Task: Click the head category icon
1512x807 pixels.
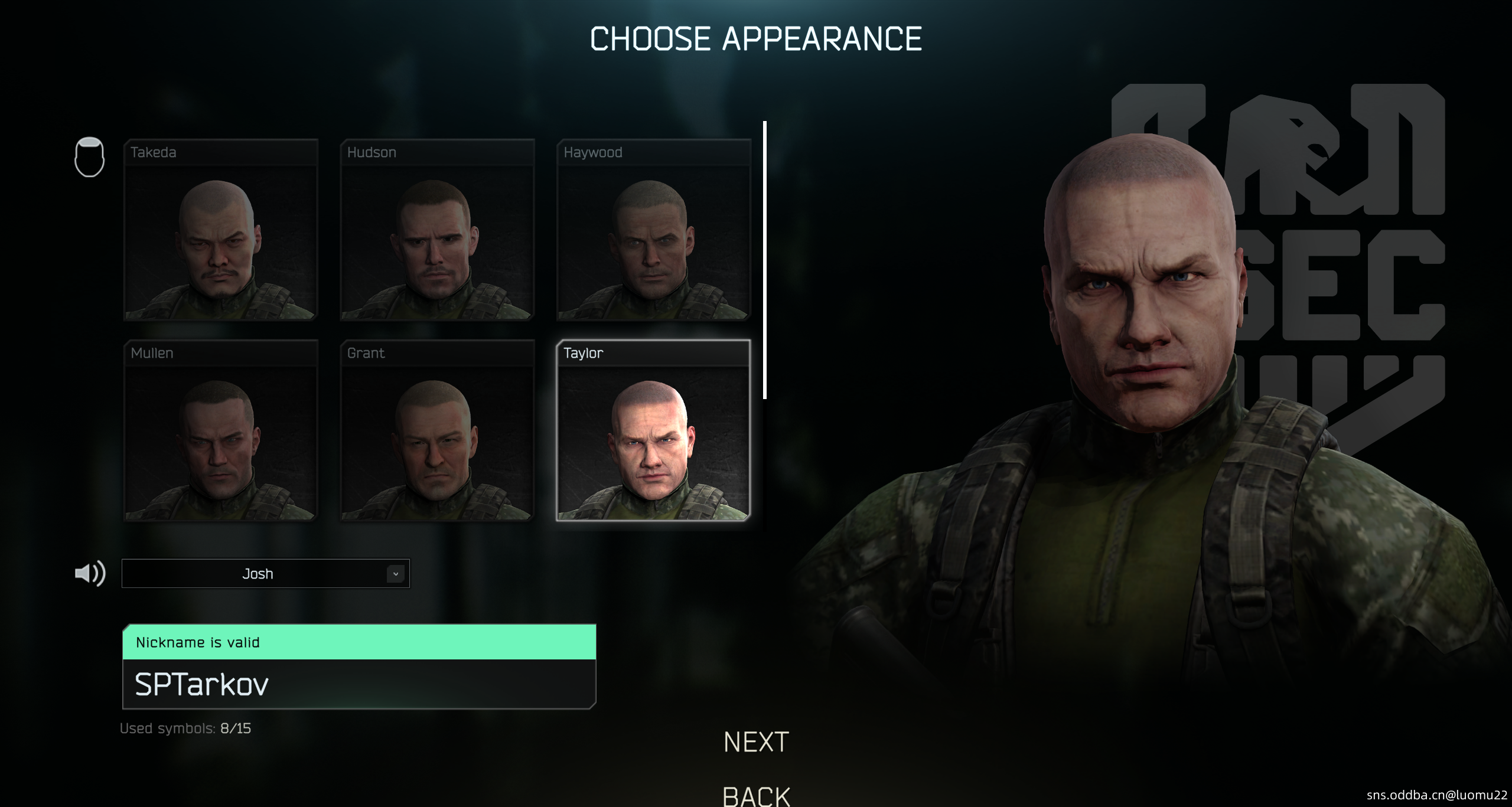Action: [x=90, y=157]
